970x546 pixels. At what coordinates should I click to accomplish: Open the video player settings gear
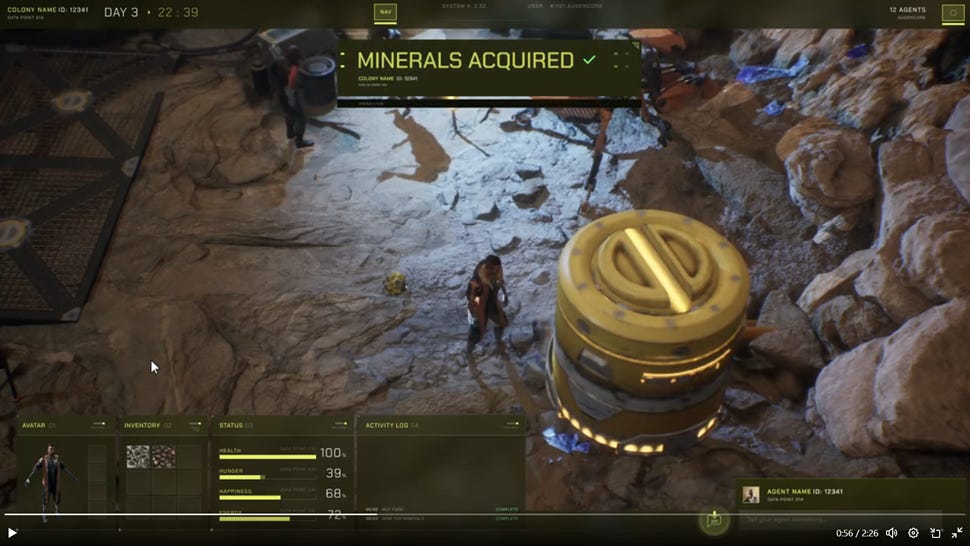(x=913, y=533)
